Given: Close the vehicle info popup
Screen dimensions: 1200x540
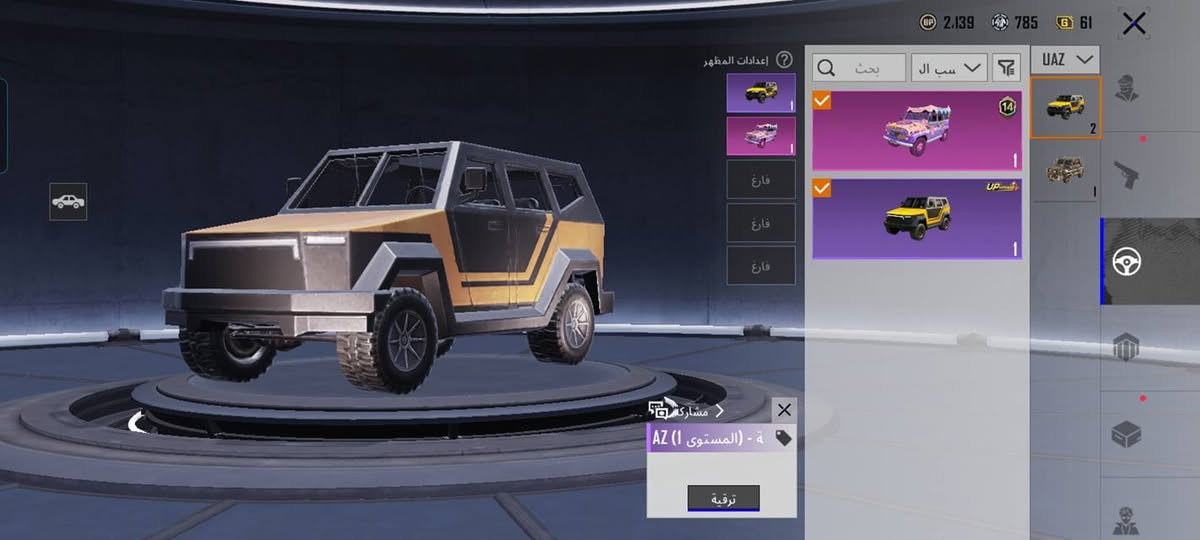Looking at the screenshot, I should click(784, 409).
